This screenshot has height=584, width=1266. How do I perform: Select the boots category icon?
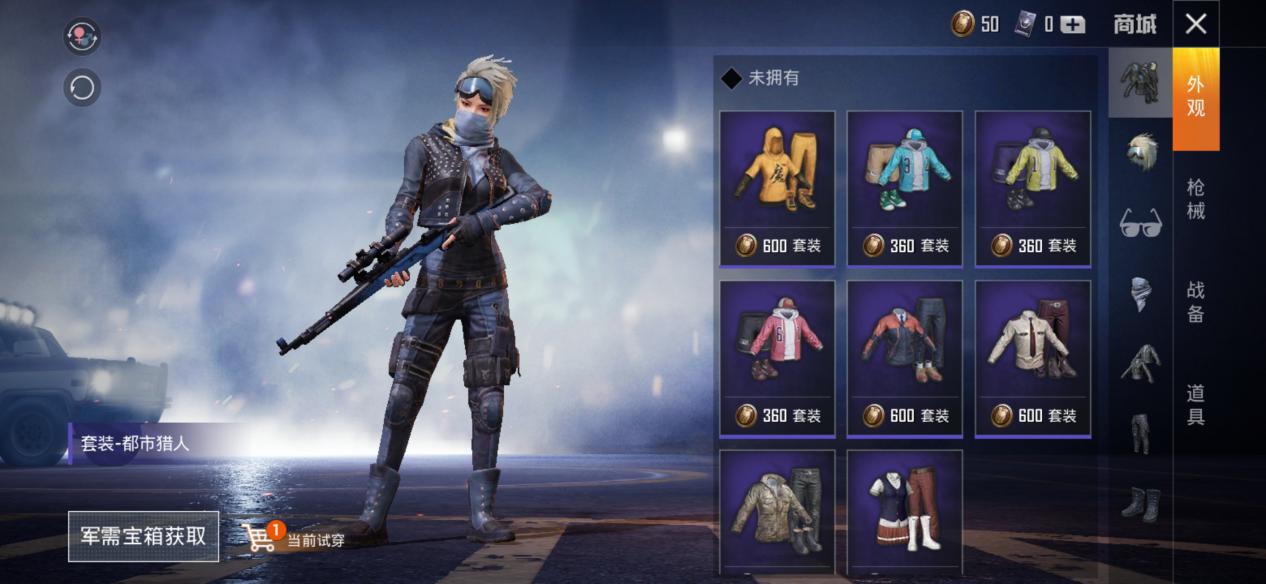pos(1140,503)
